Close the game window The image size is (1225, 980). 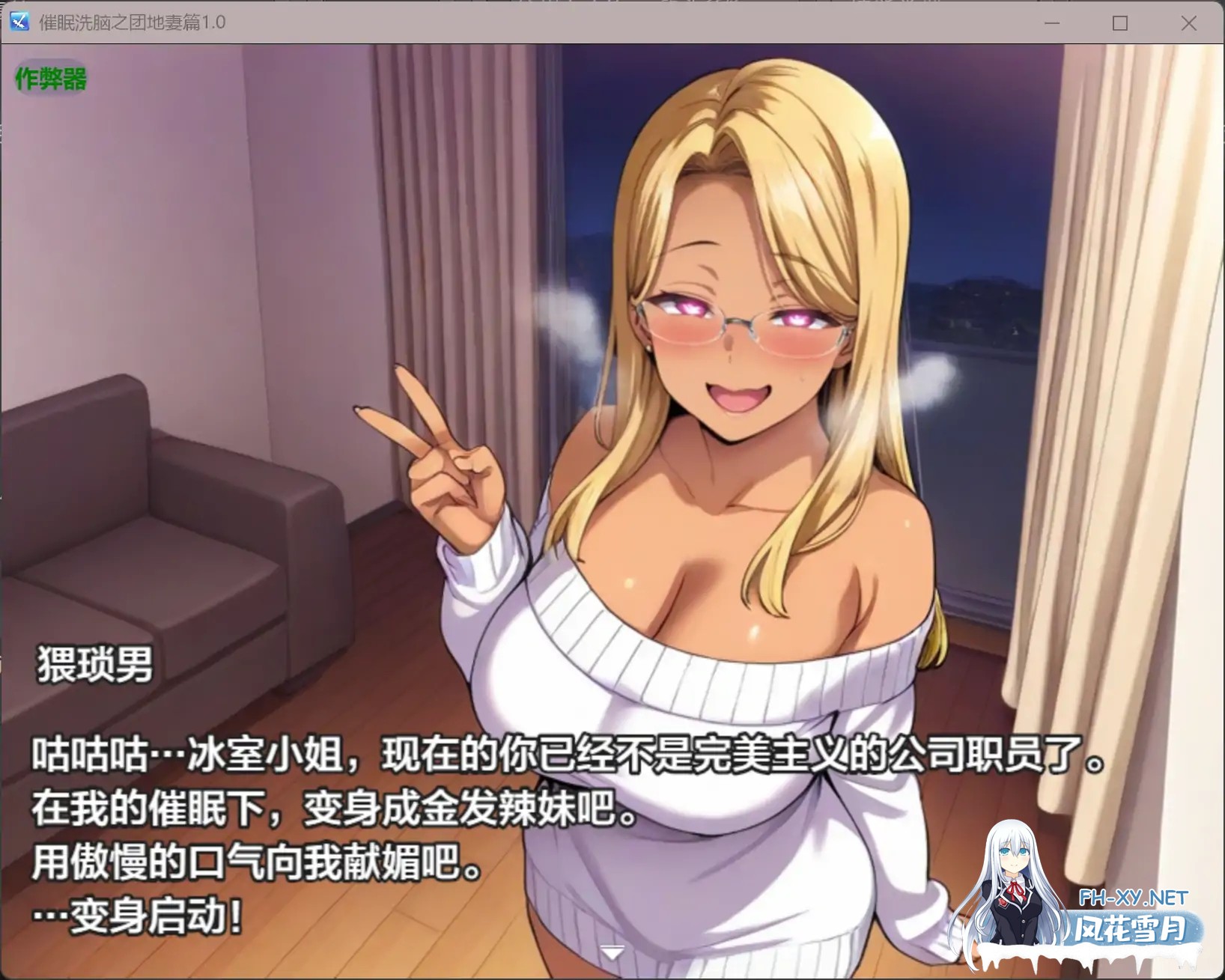(x=1189, y=23)
